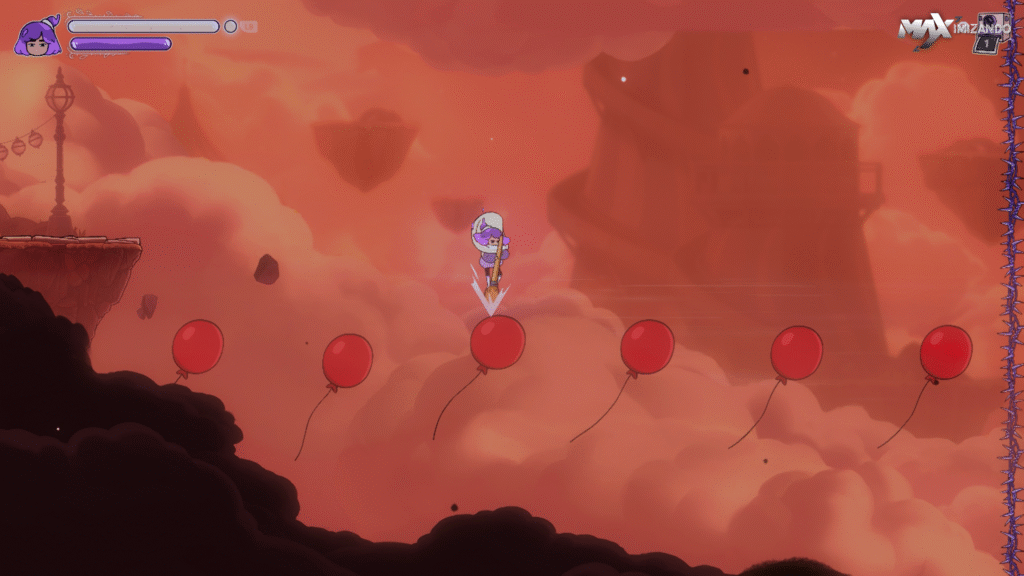Click the Maximizando channel watermark logo

(934, 30)
